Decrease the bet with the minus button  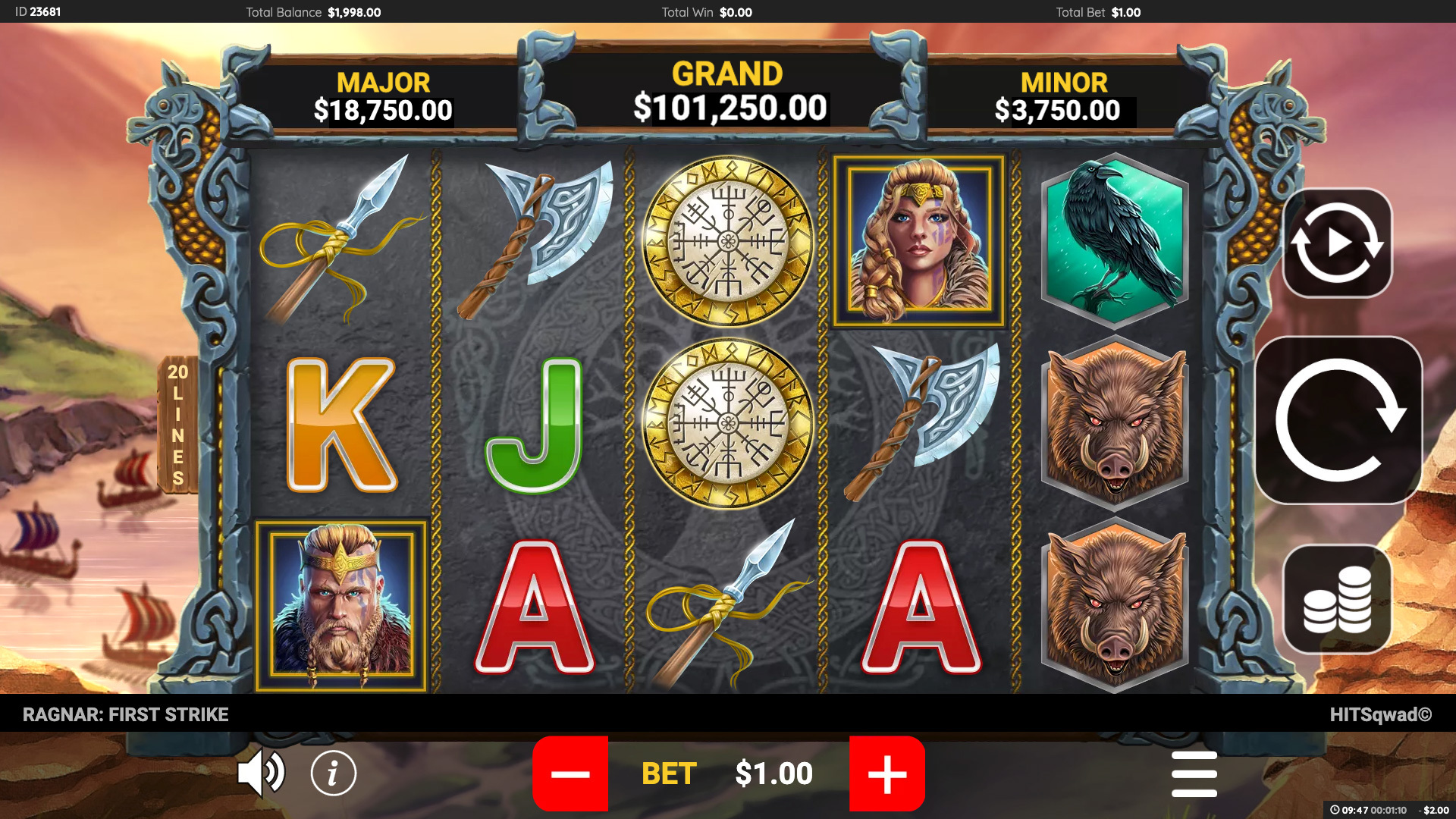tap(570, 773)
